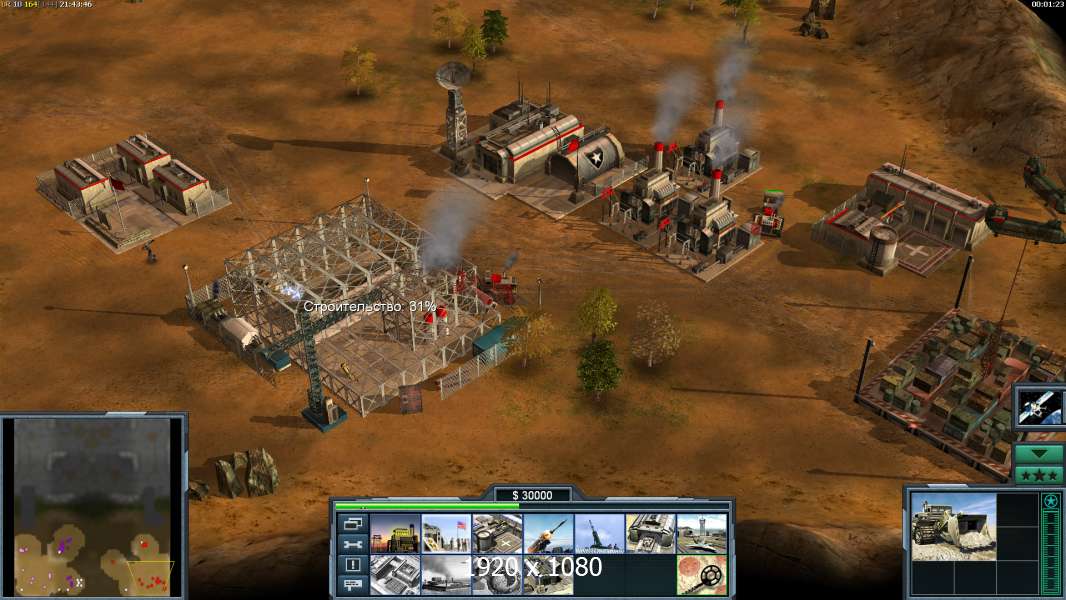Click the wrench button on the command bar
The height and width of the screenshot is (600, 1066).
(352, 544)
